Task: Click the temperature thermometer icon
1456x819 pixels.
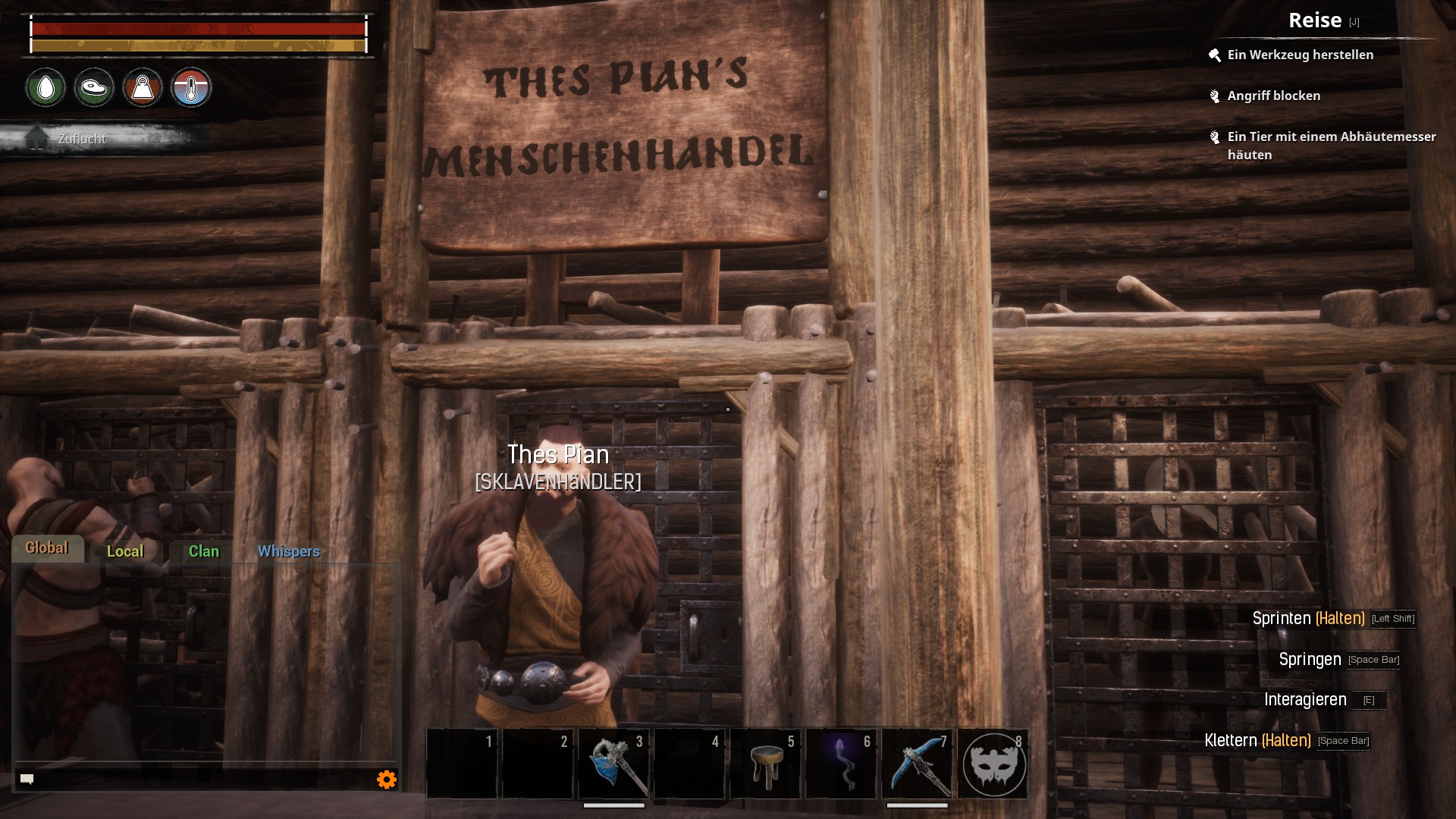Action: [x=191, y=88]
